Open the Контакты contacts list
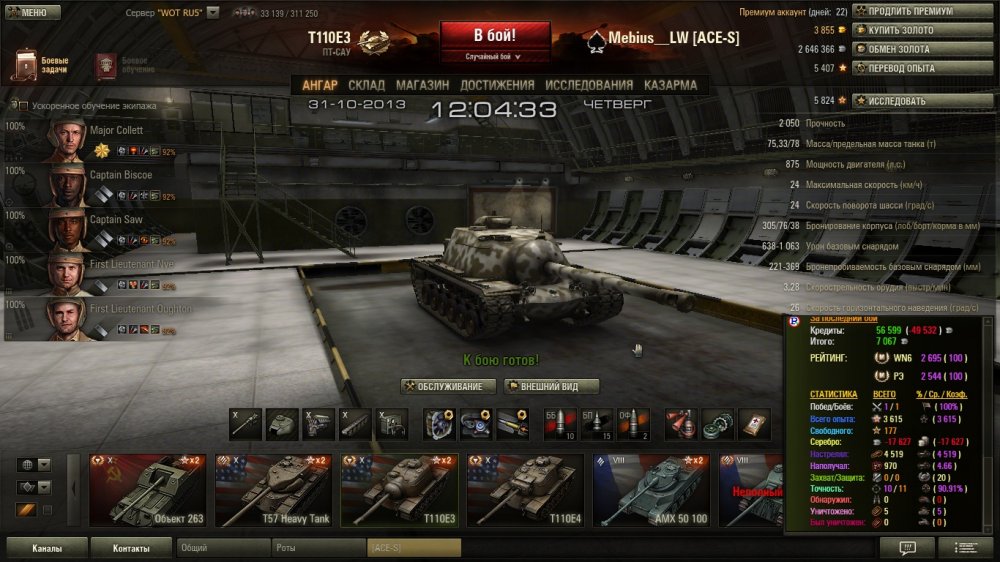 tap(131, 548)
